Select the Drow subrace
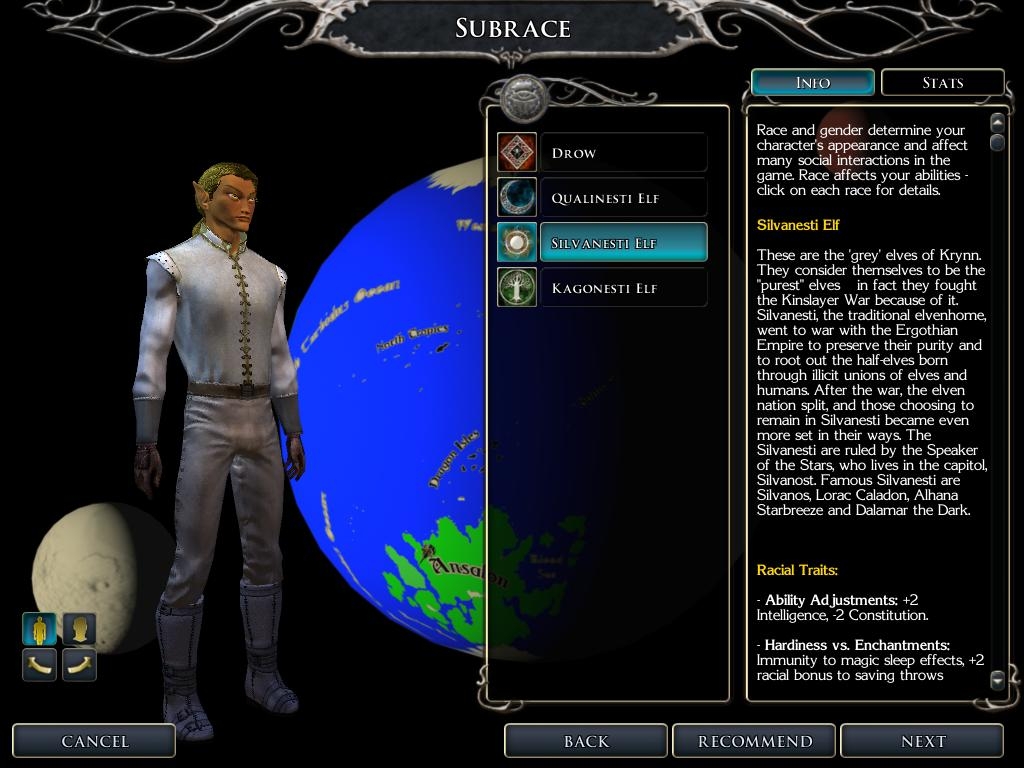The image size is (1024, 768). [x=622, y=153]
